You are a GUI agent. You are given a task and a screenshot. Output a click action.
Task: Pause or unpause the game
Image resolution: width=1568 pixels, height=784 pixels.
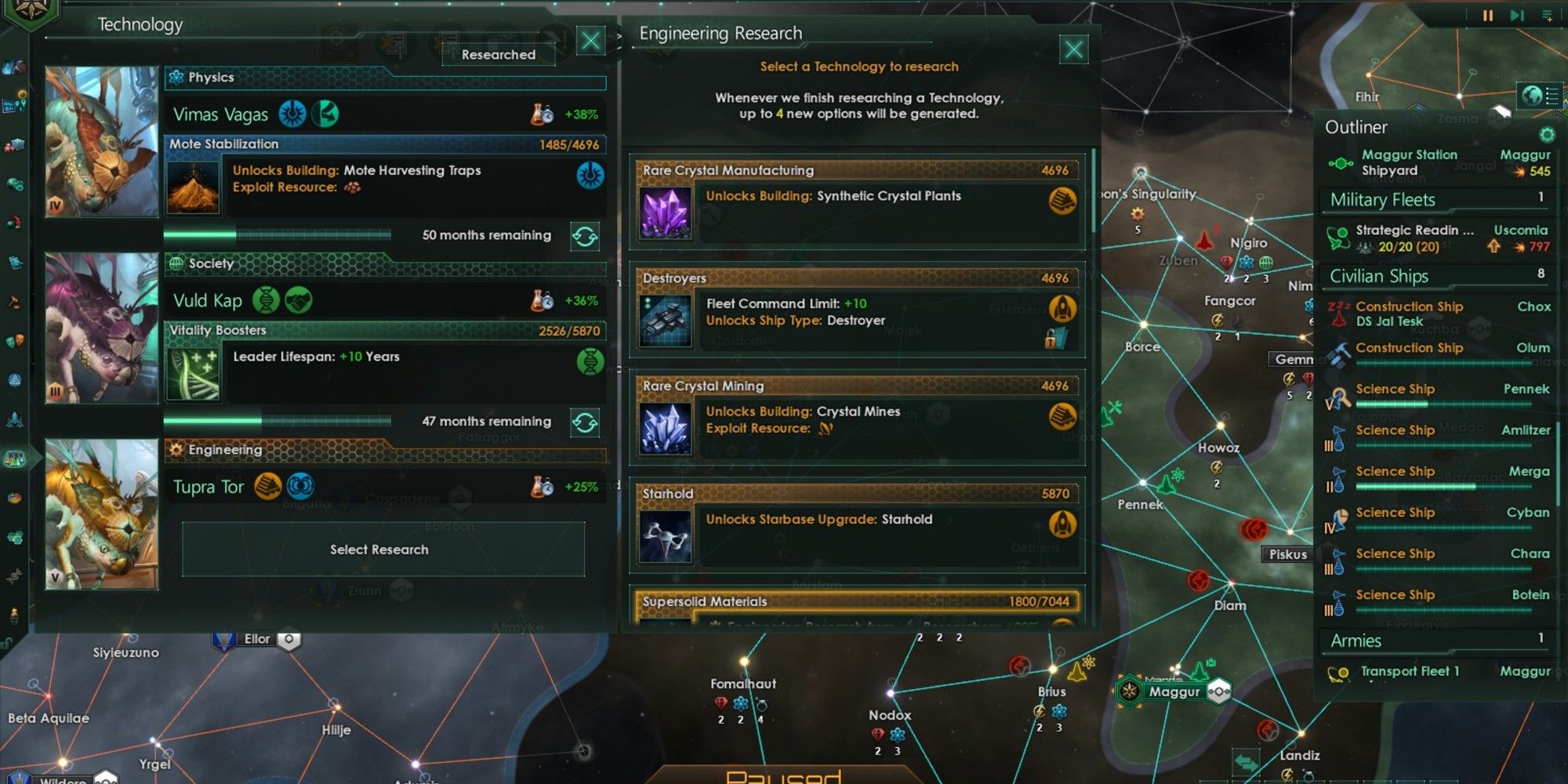(1487, 16)
